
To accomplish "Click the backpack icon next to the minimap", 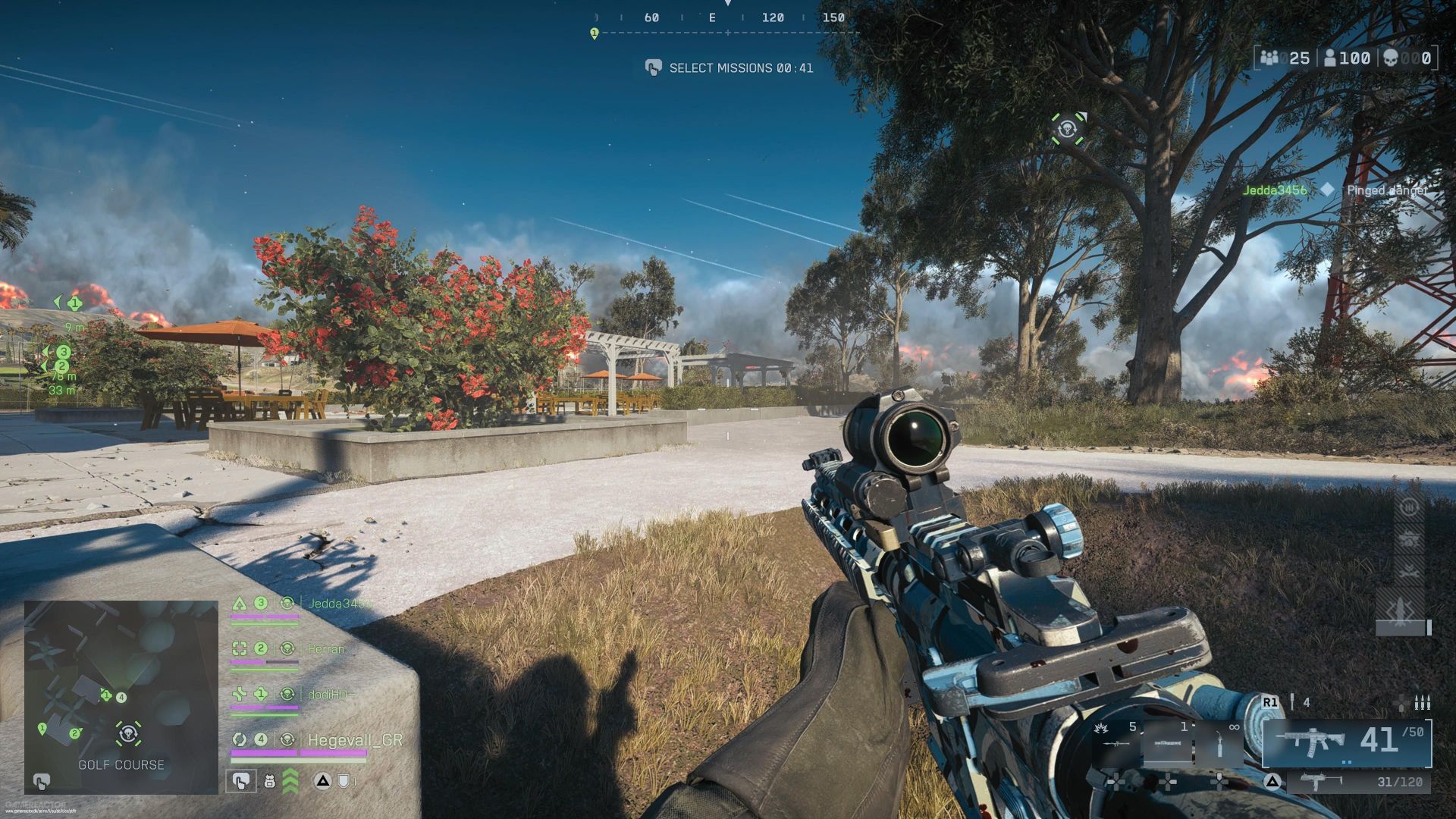I will (269, 782).
